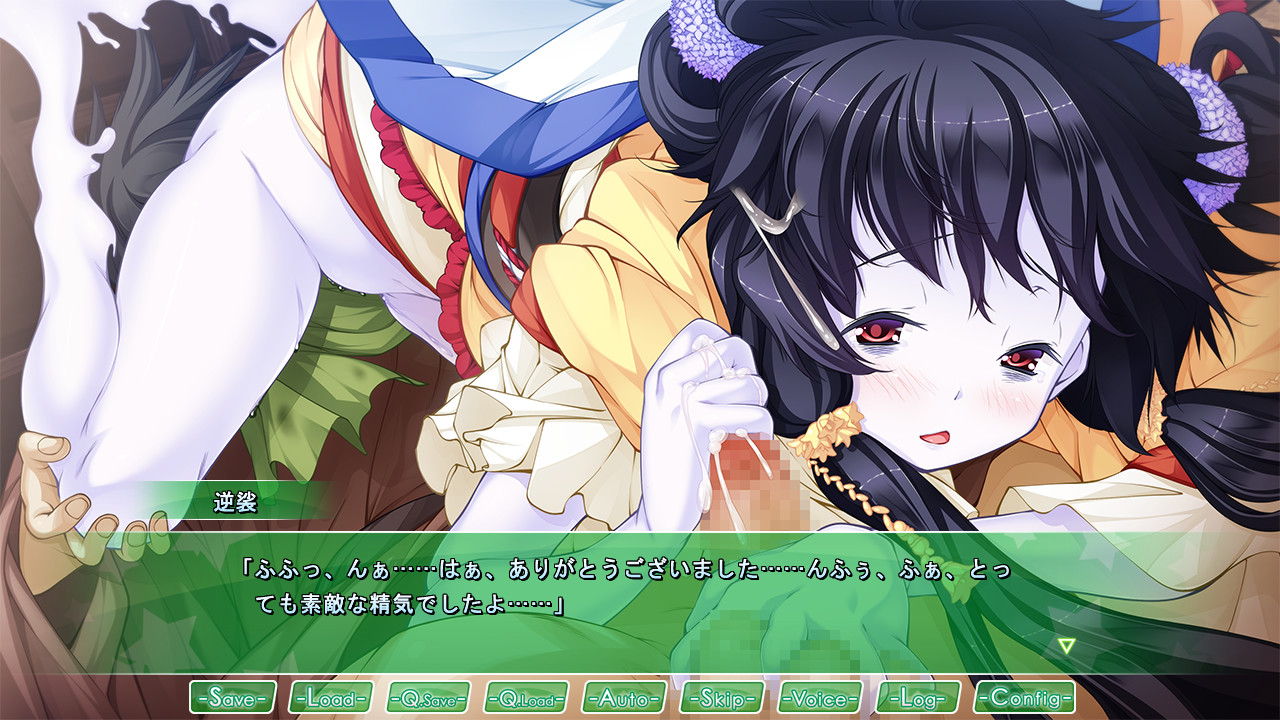Open the Config settings
Screen dimensions: 1280x720
[1024, 697]
